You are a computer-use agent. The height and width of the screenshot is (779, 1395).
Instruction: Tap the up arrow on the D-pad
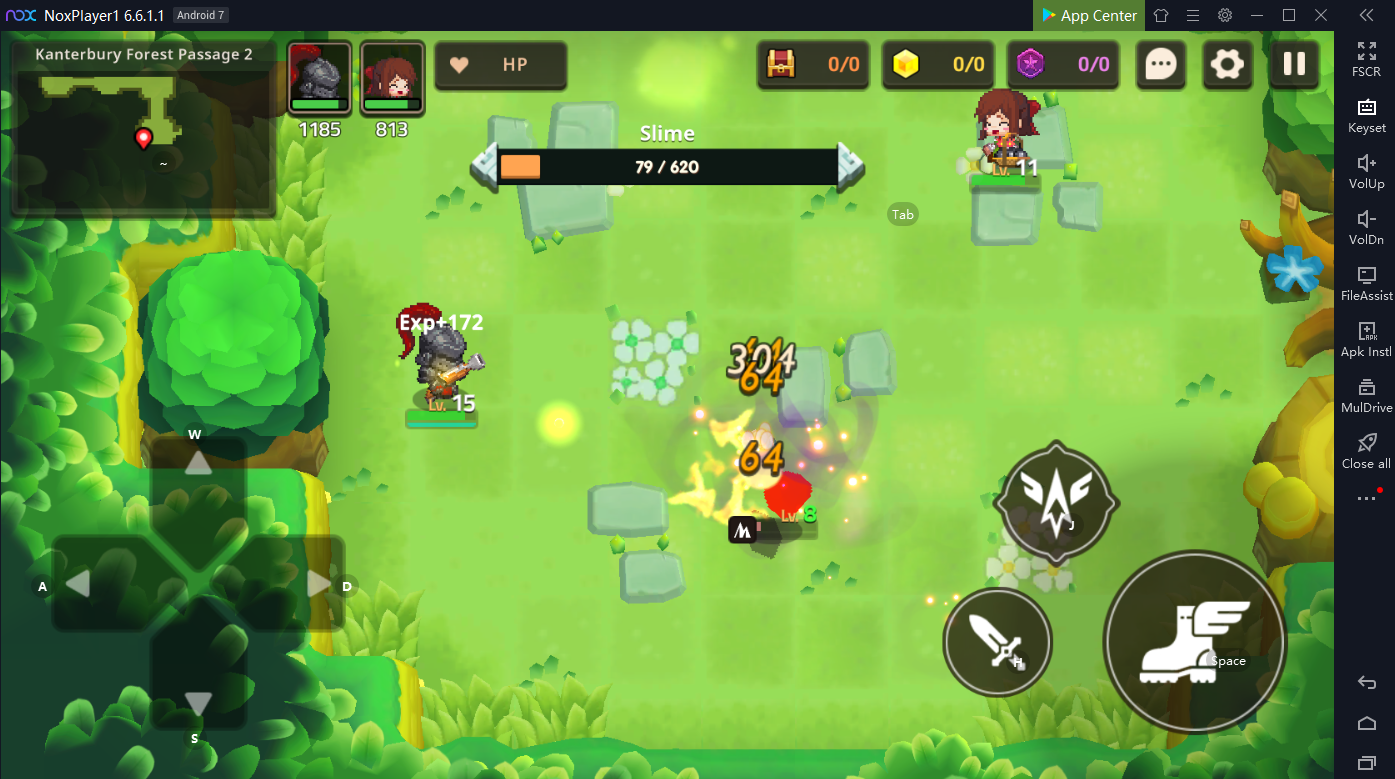pos(198,463)
